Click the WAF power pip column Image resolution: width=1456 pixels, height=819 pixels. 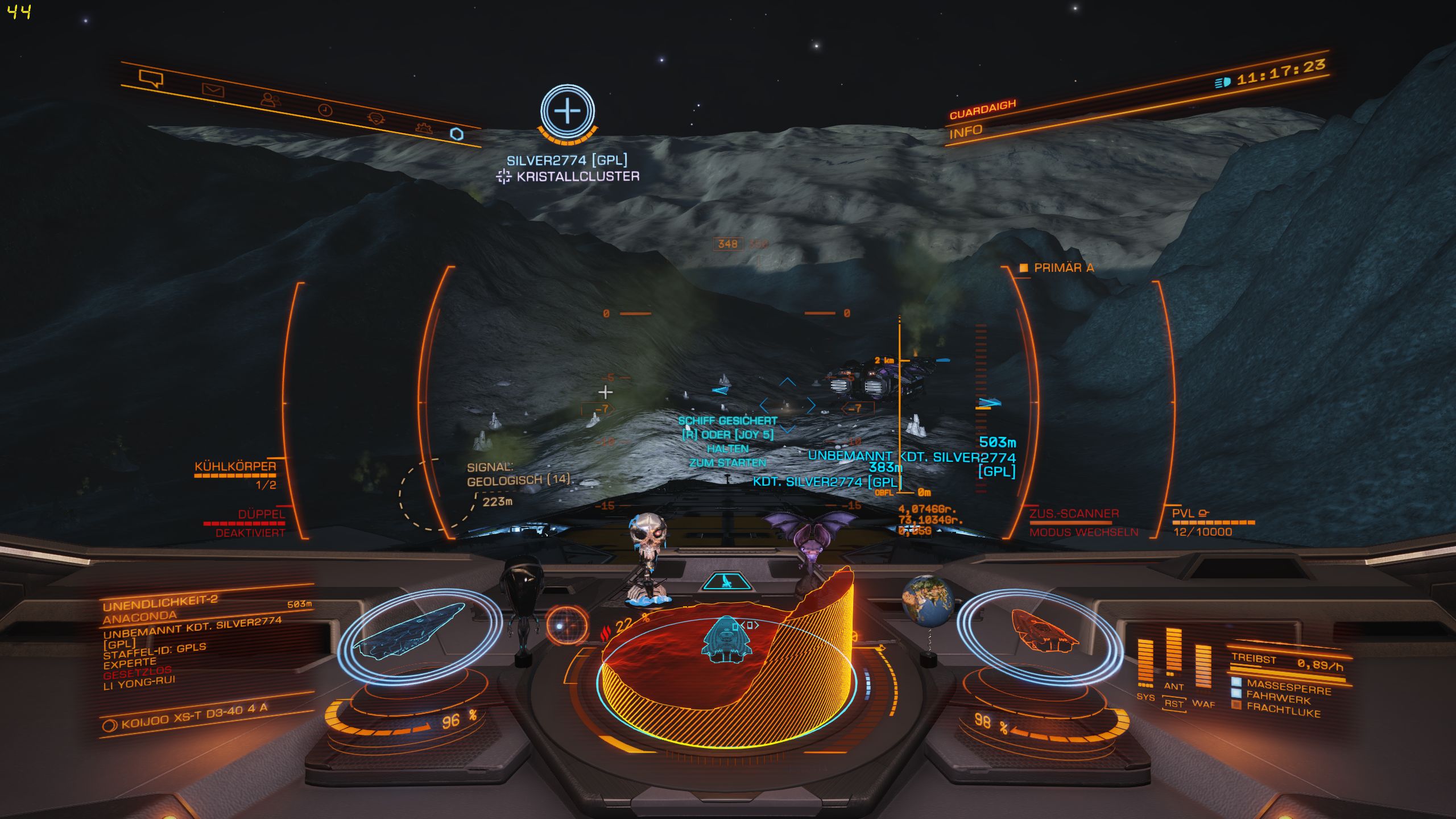1203,667
